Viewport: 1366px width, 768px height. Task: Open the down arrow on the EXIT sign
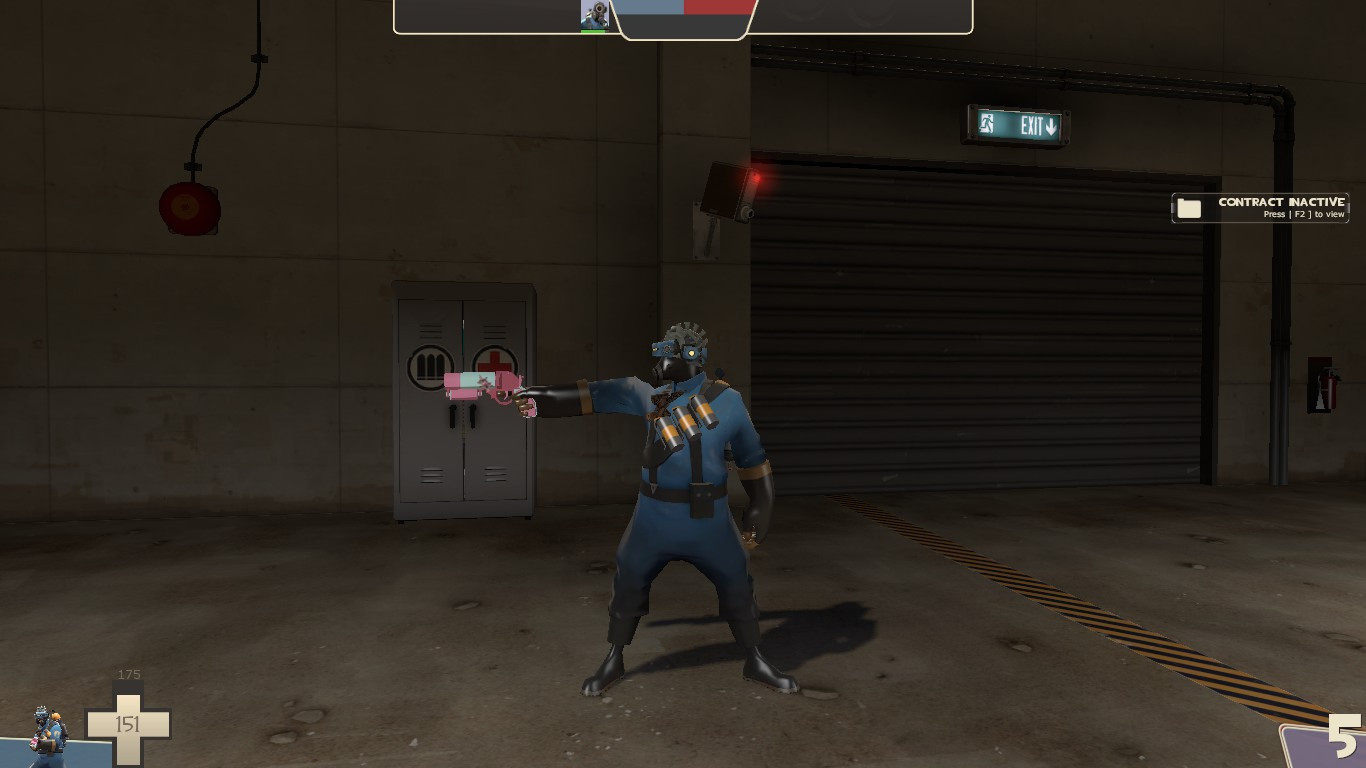[x=1052, y=125]
